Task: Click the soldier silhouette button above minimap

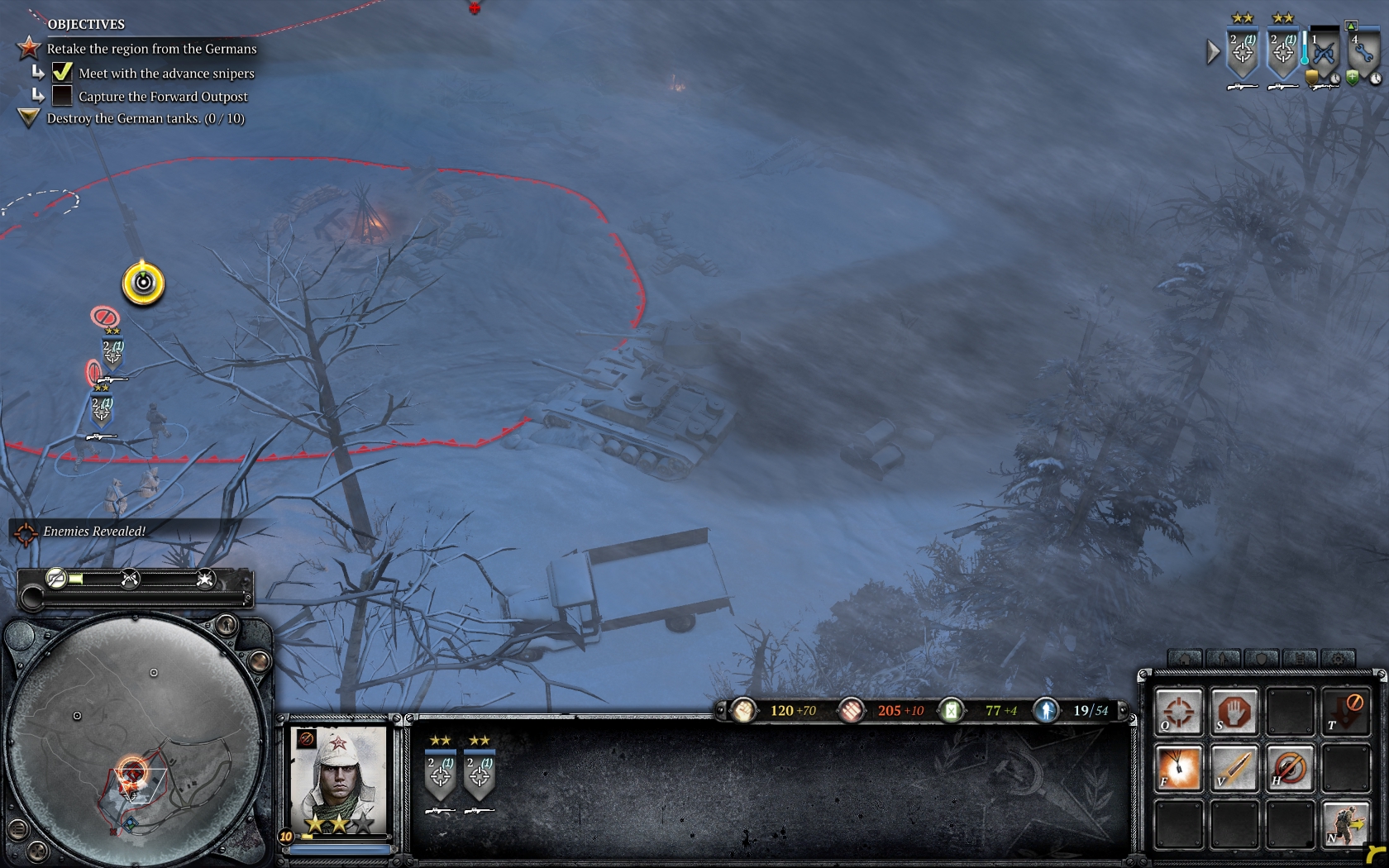Action: click(225, 624)
